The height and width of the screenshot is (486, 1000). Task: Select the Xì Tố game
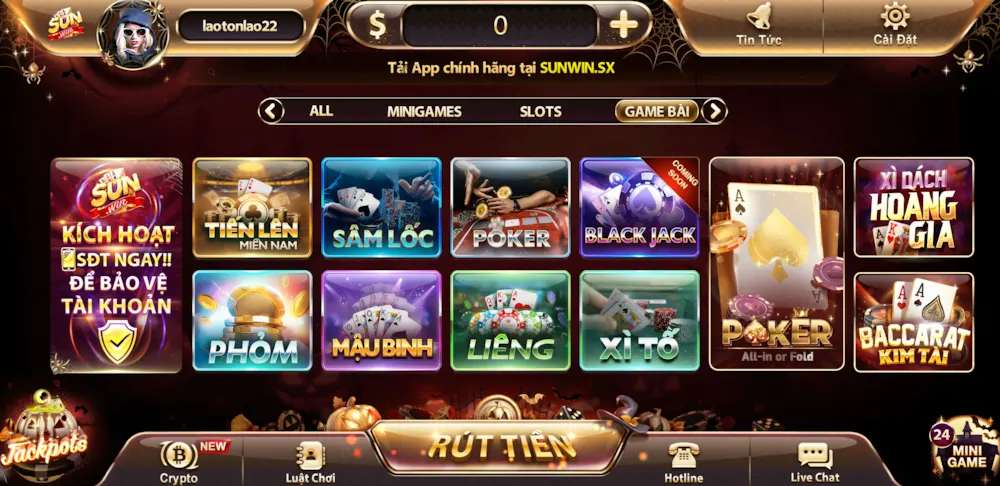tap(639, 320)
